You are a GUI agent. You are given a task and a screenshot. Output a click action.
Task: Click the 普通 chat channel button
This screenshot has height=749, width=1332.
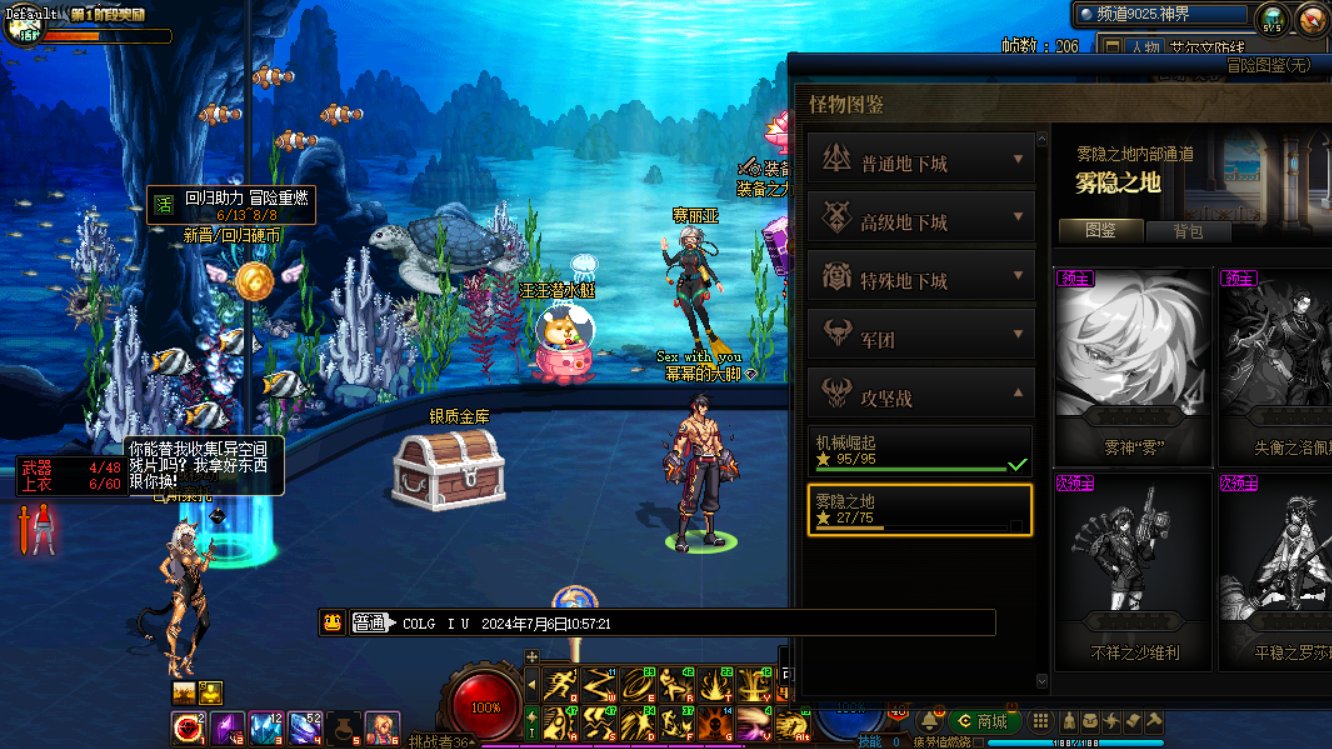(369, 623)
